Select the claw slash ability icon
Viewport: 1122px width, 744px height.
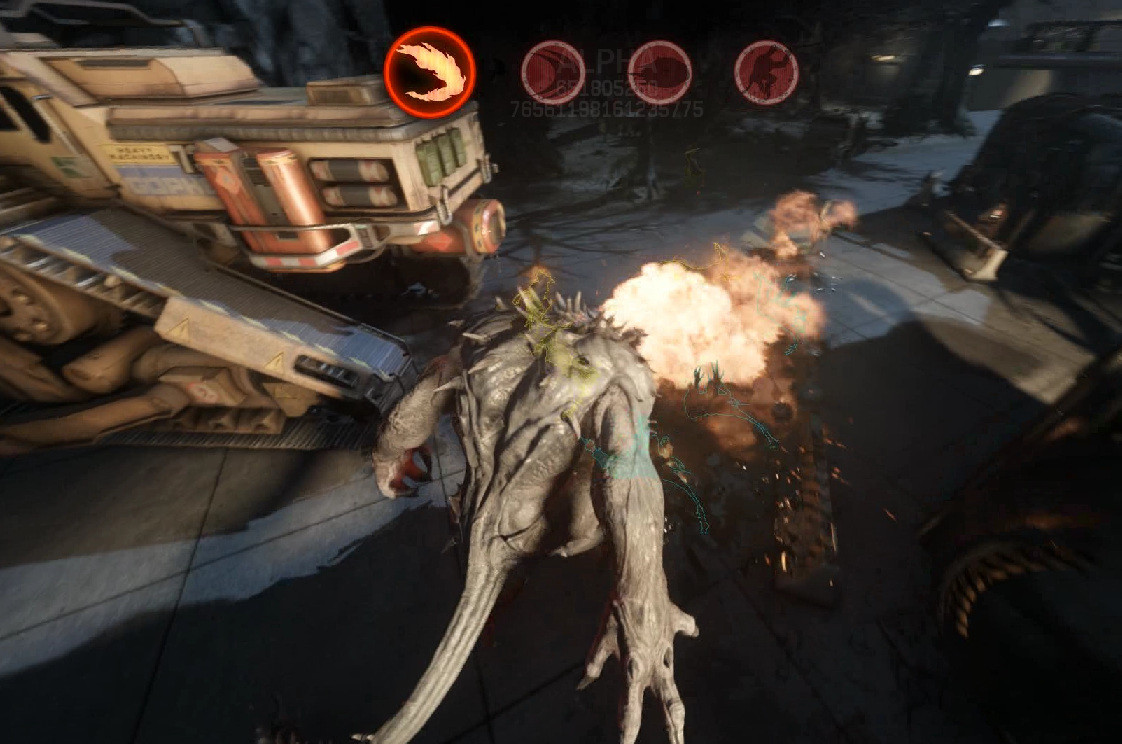(552, 72)
